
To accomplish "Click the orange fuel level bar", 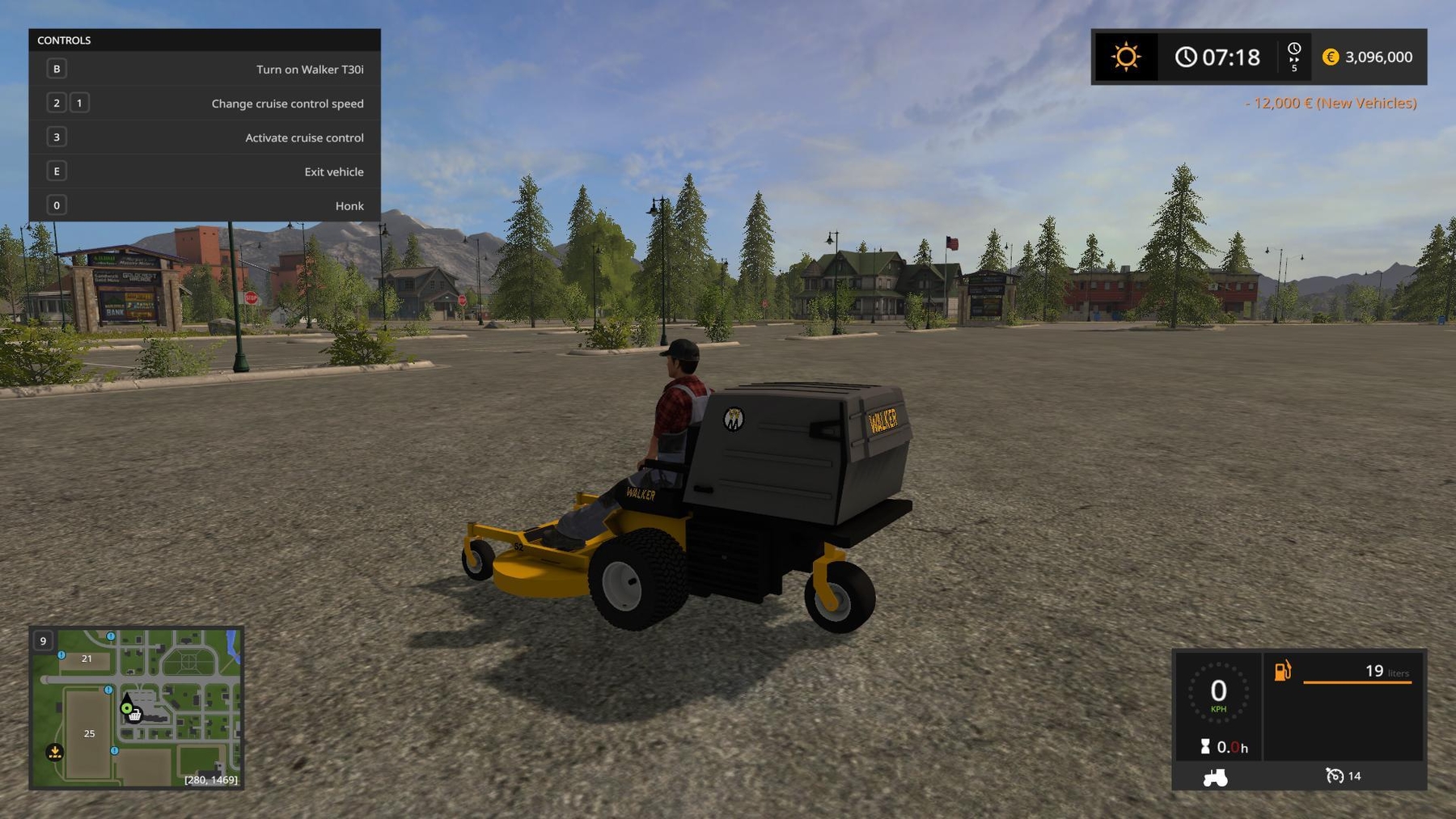I will (x=1357, y=682).
